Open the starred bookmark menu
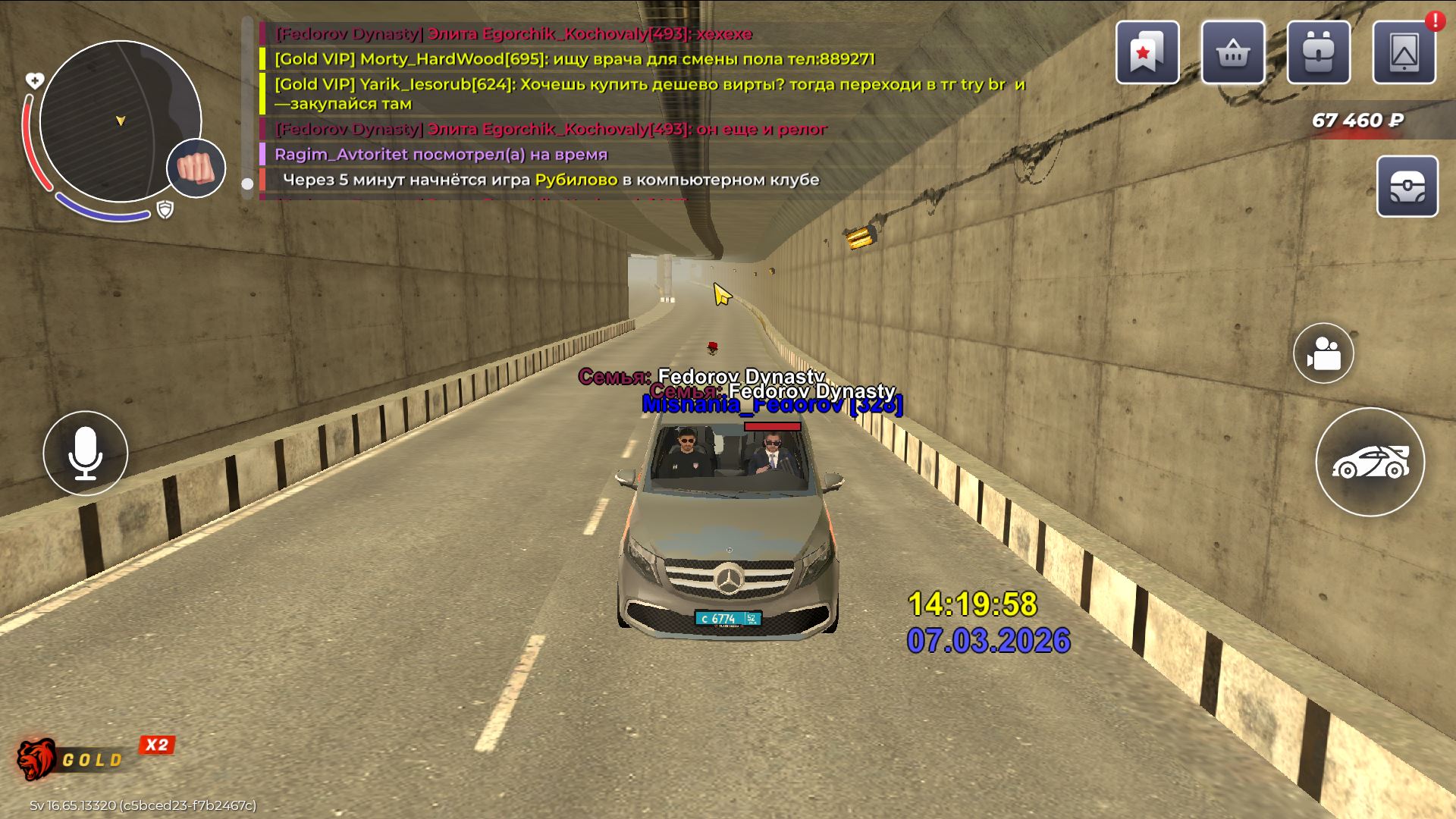 [x=1147, y=52]
